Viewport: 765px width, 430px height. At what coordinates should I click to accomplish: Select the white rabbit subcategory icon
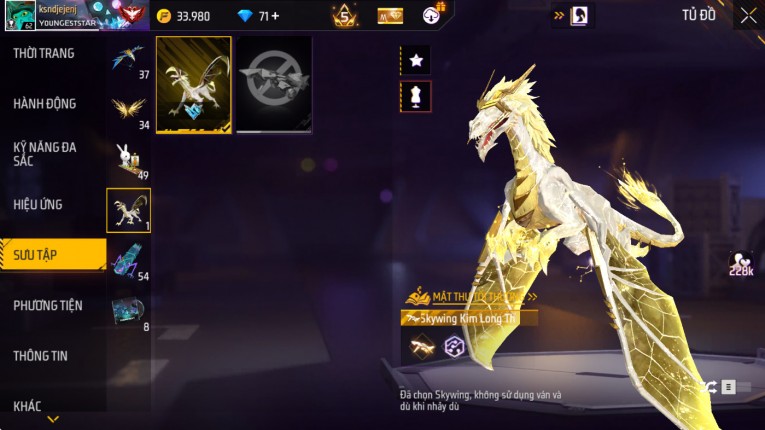(x=128, y=158)
